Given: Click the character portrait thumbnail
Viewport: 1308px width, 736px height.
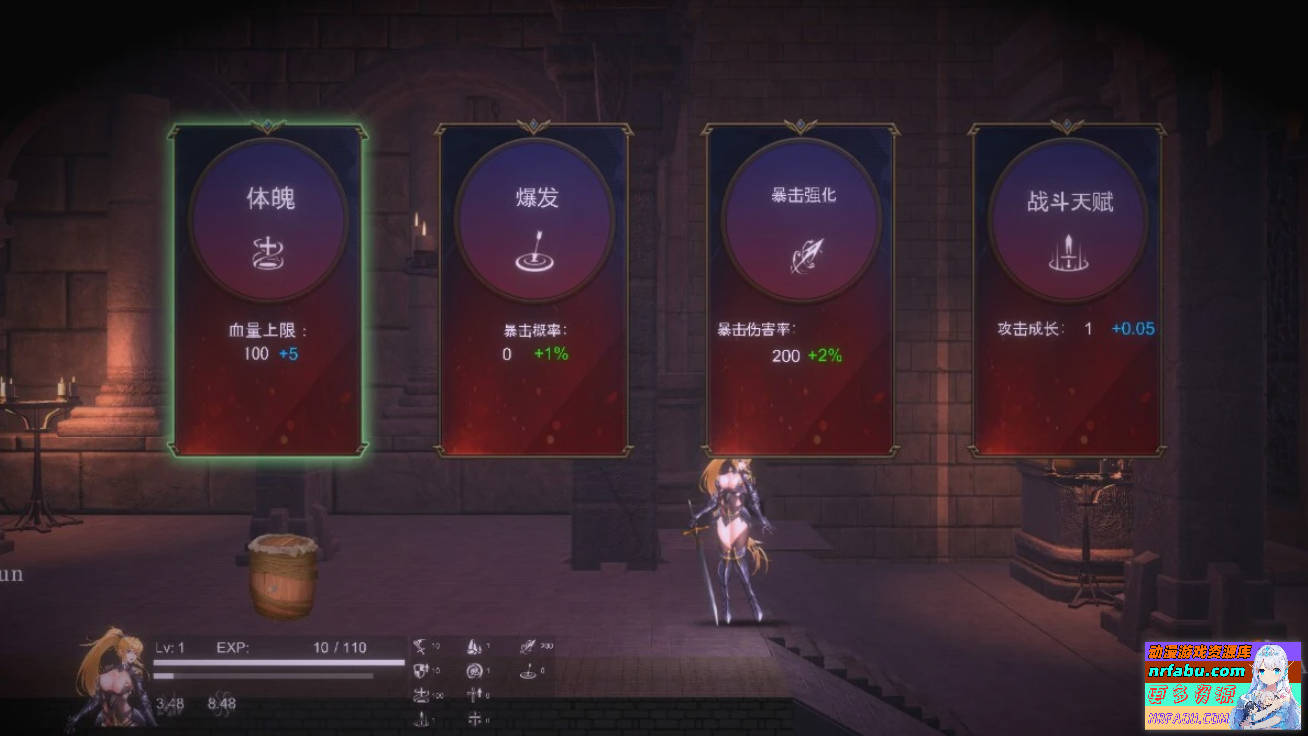Looking at the screenshot, I should pyautogui.click(x=110, y=680).
